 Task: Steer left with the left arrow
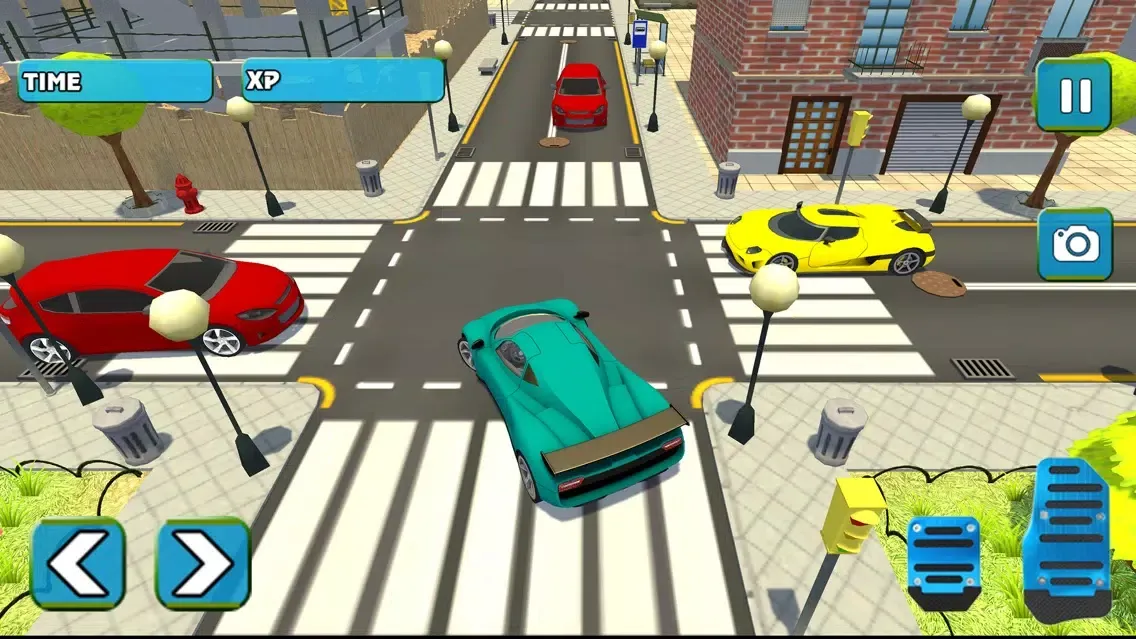point(78,564)
